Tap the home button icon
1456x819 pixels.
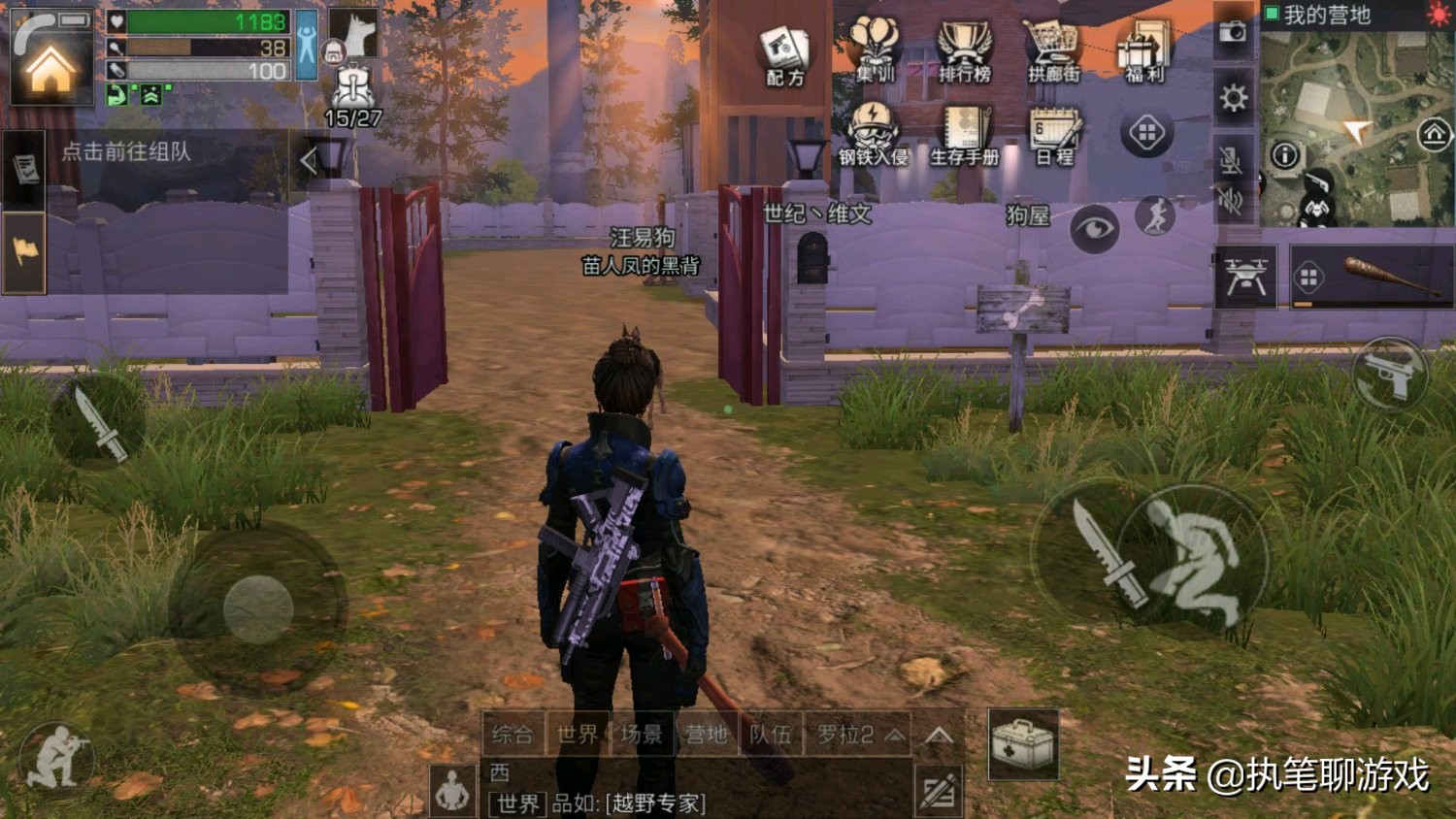point(50,66)
